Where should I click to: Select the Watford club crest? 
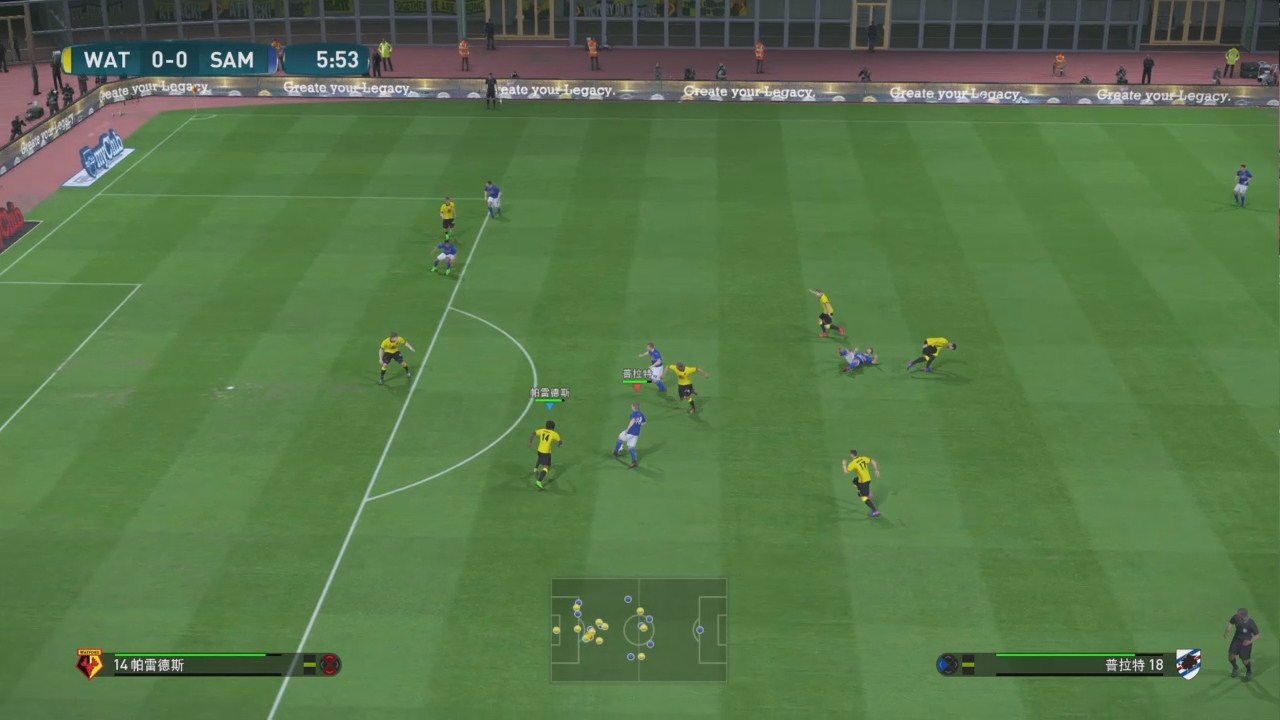[90, 664]
